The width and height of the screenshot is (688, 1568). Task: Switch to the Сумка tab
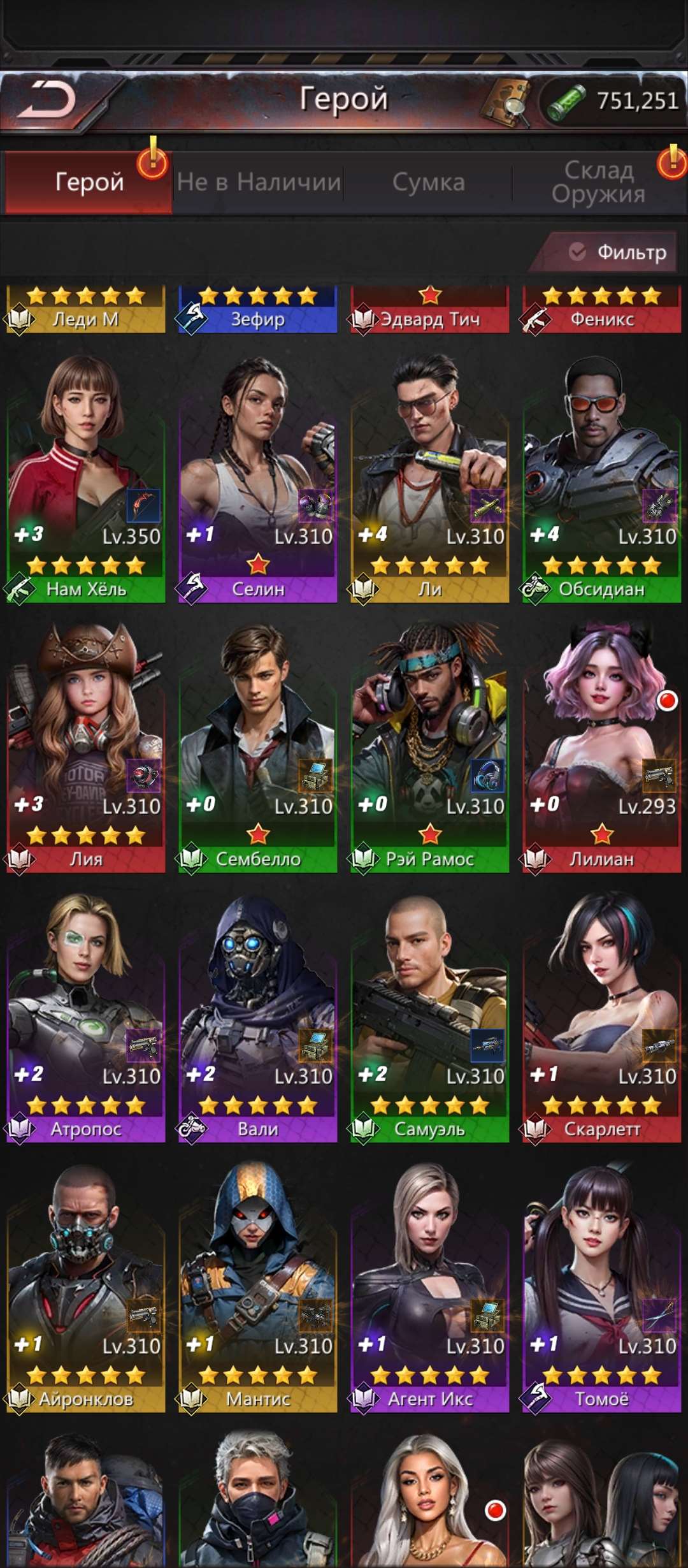click(x=428, y=182)
